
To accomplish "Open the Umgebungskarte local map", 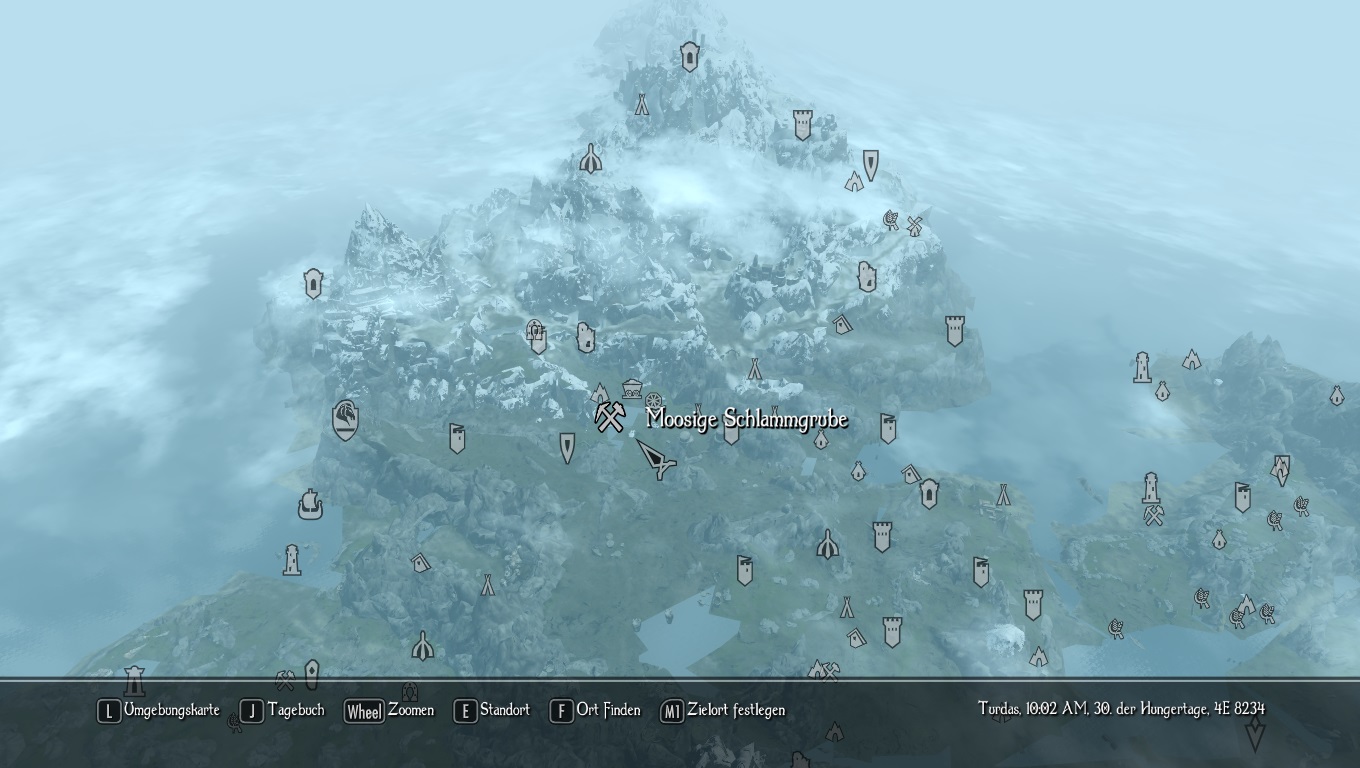I will [159, 711].
